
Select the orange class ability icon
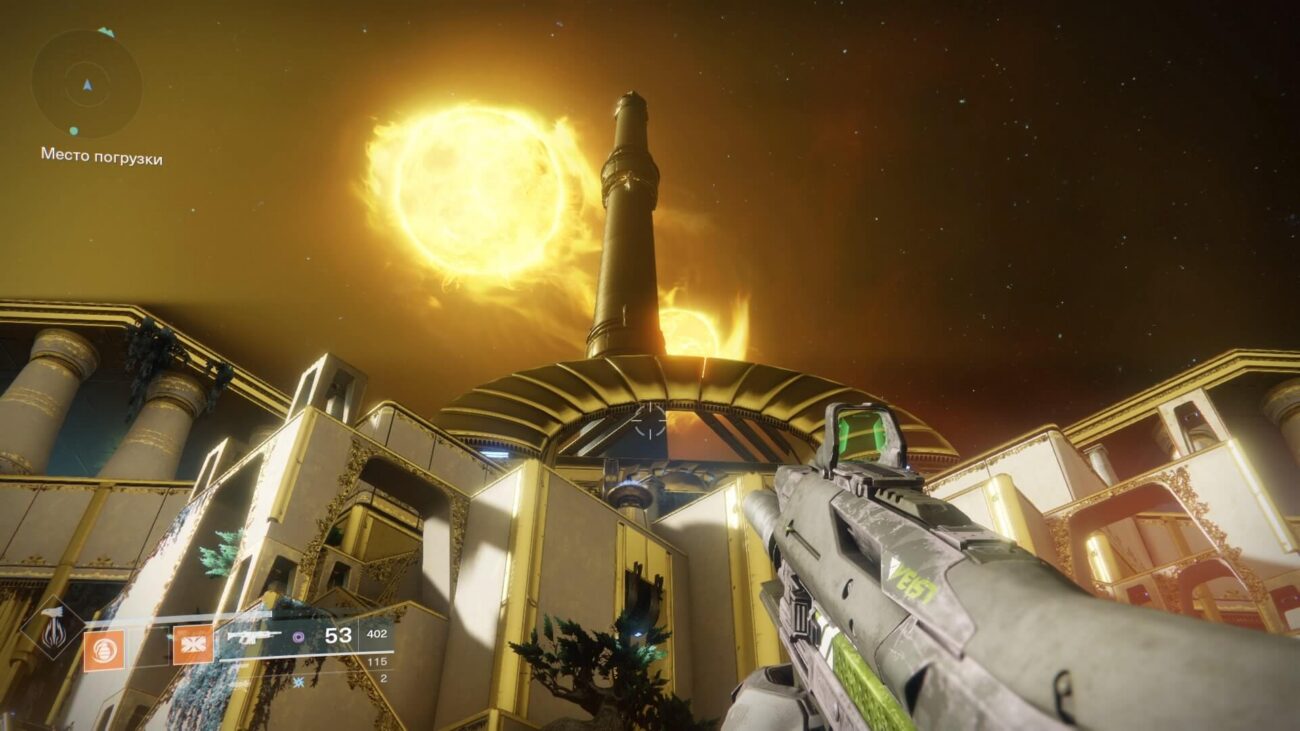tap(193, 645)
